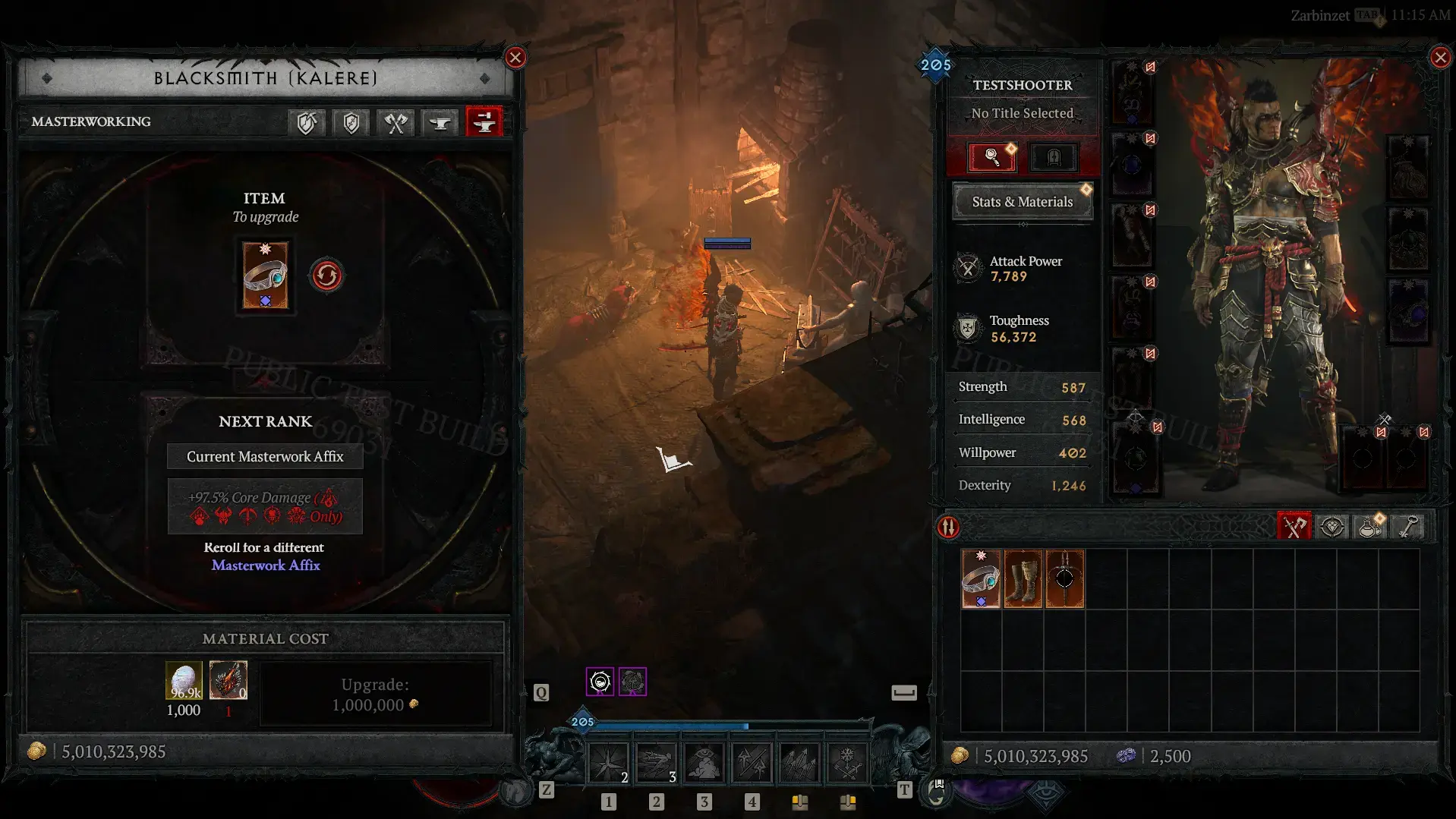Click the inventory sort button
The height and width of the screenshot is (819, 1456).
pyautogui.click(x=949, y=527)
